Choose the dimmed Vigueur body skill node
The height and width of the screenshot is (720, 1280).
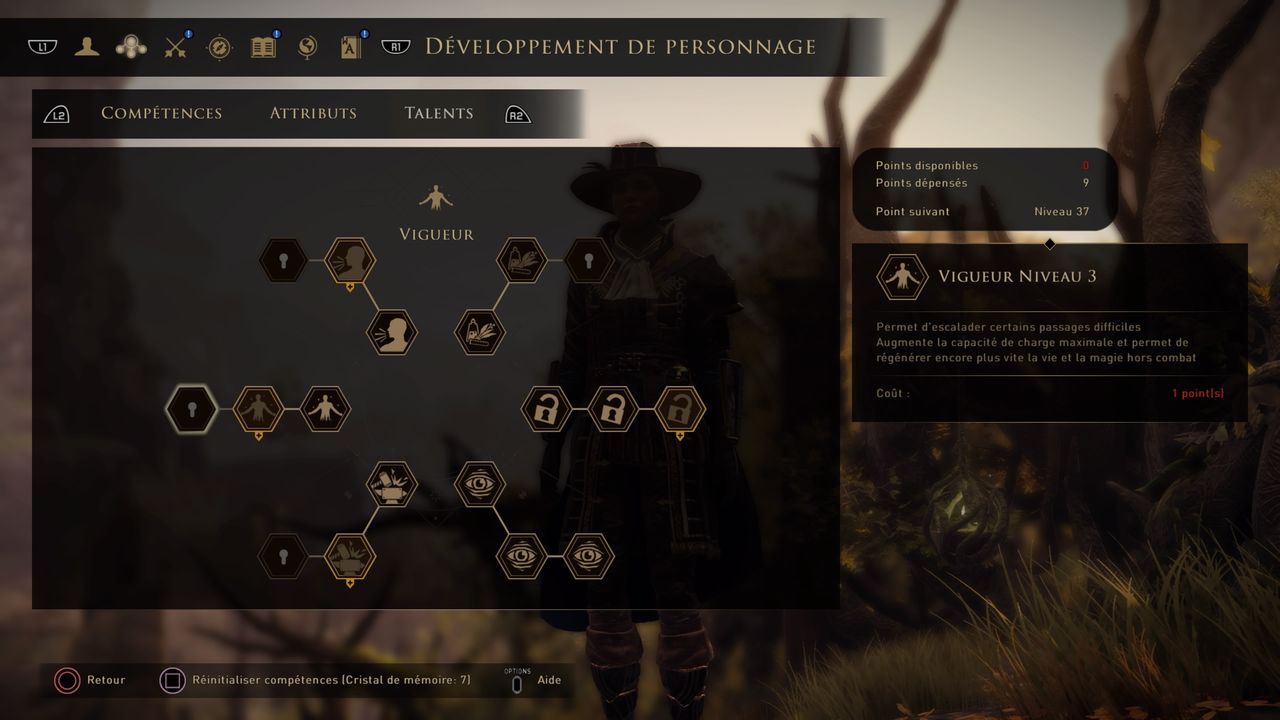pos(259,409)
